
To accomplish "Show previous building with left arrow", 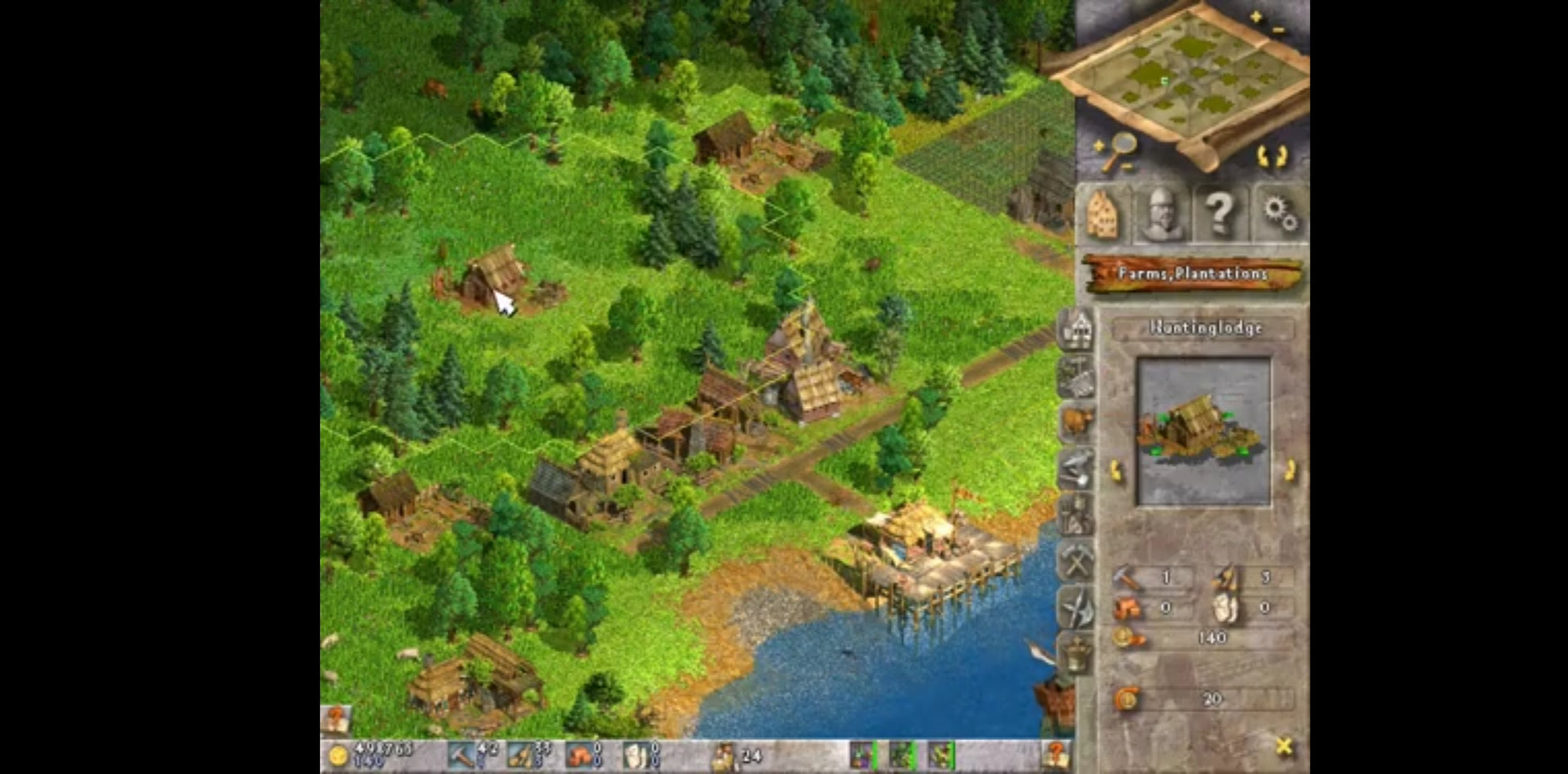I will tap(1117, 470).
